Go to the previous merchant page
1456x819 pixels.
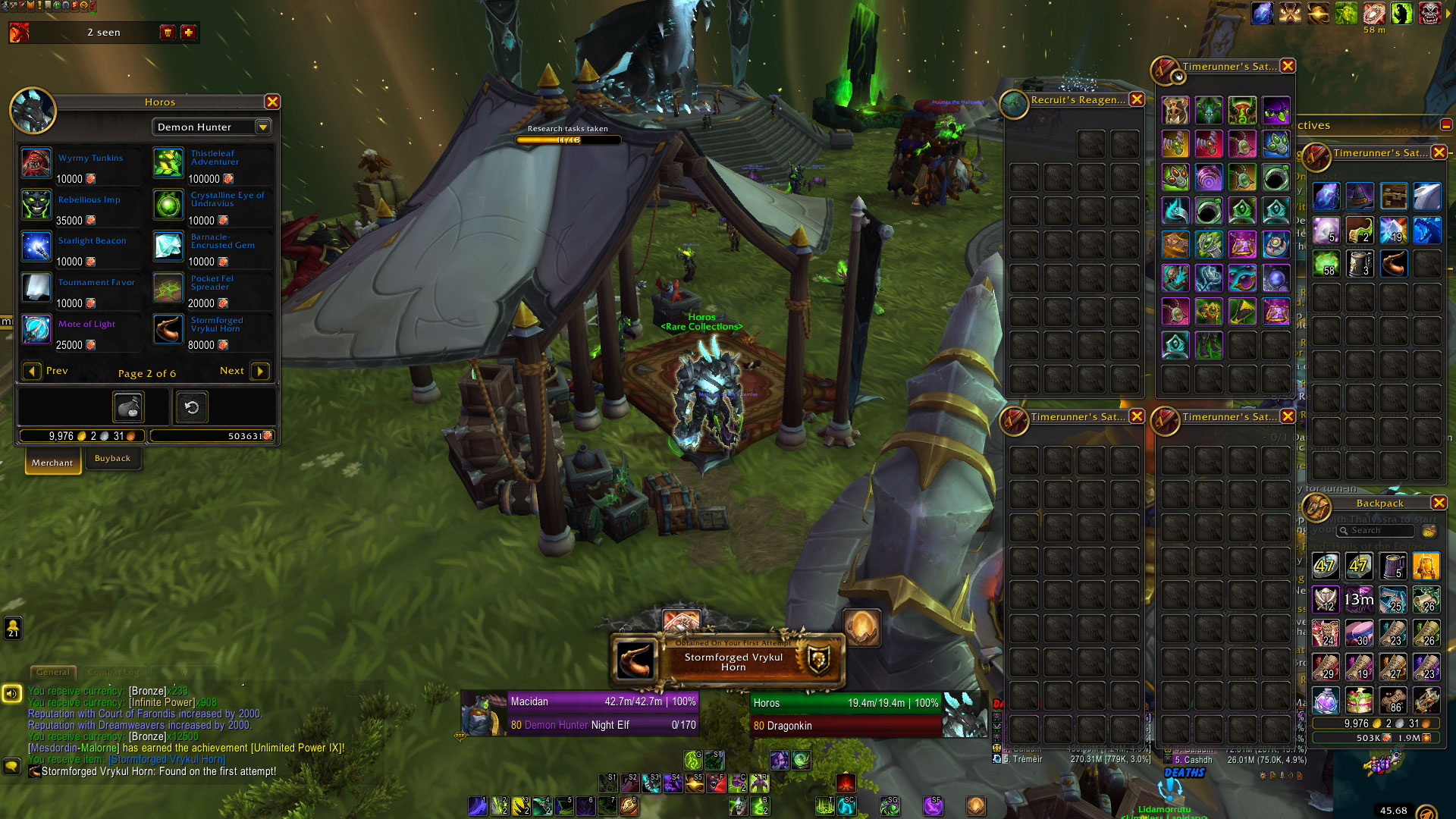[x=32, y=371]
